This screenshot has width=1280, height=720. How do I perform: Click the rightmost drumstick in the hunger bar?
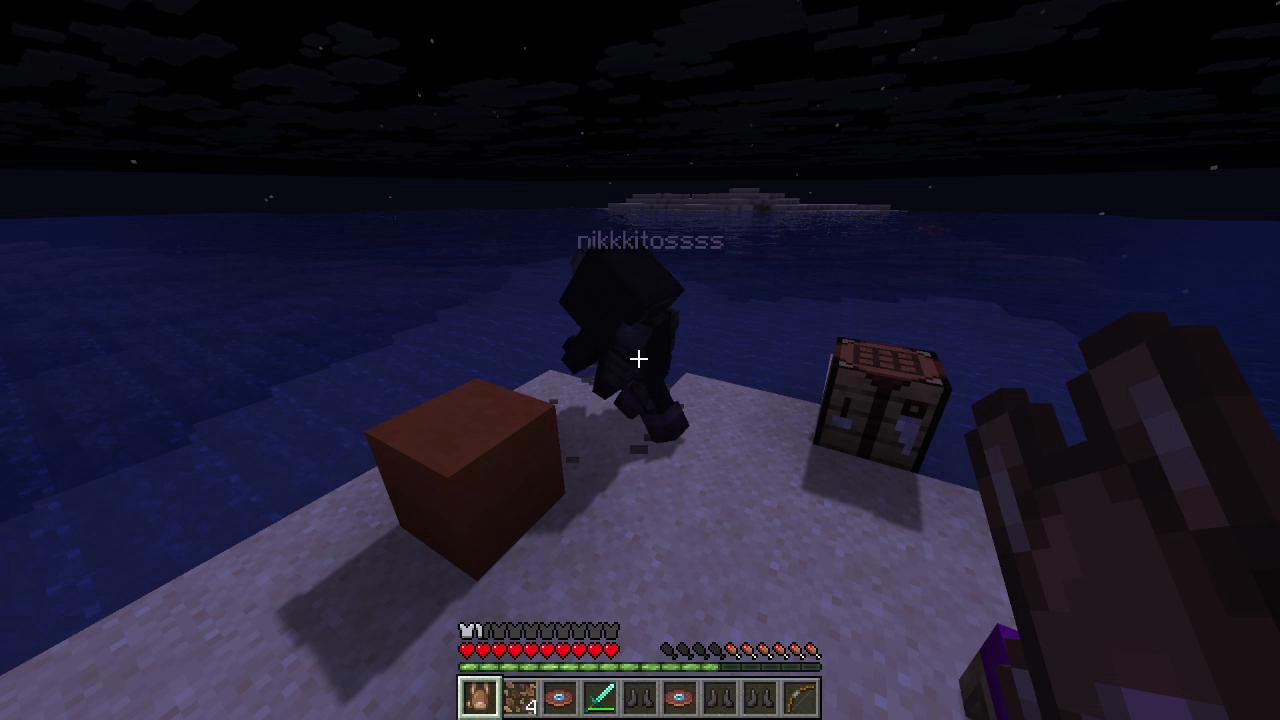[812, 648]
